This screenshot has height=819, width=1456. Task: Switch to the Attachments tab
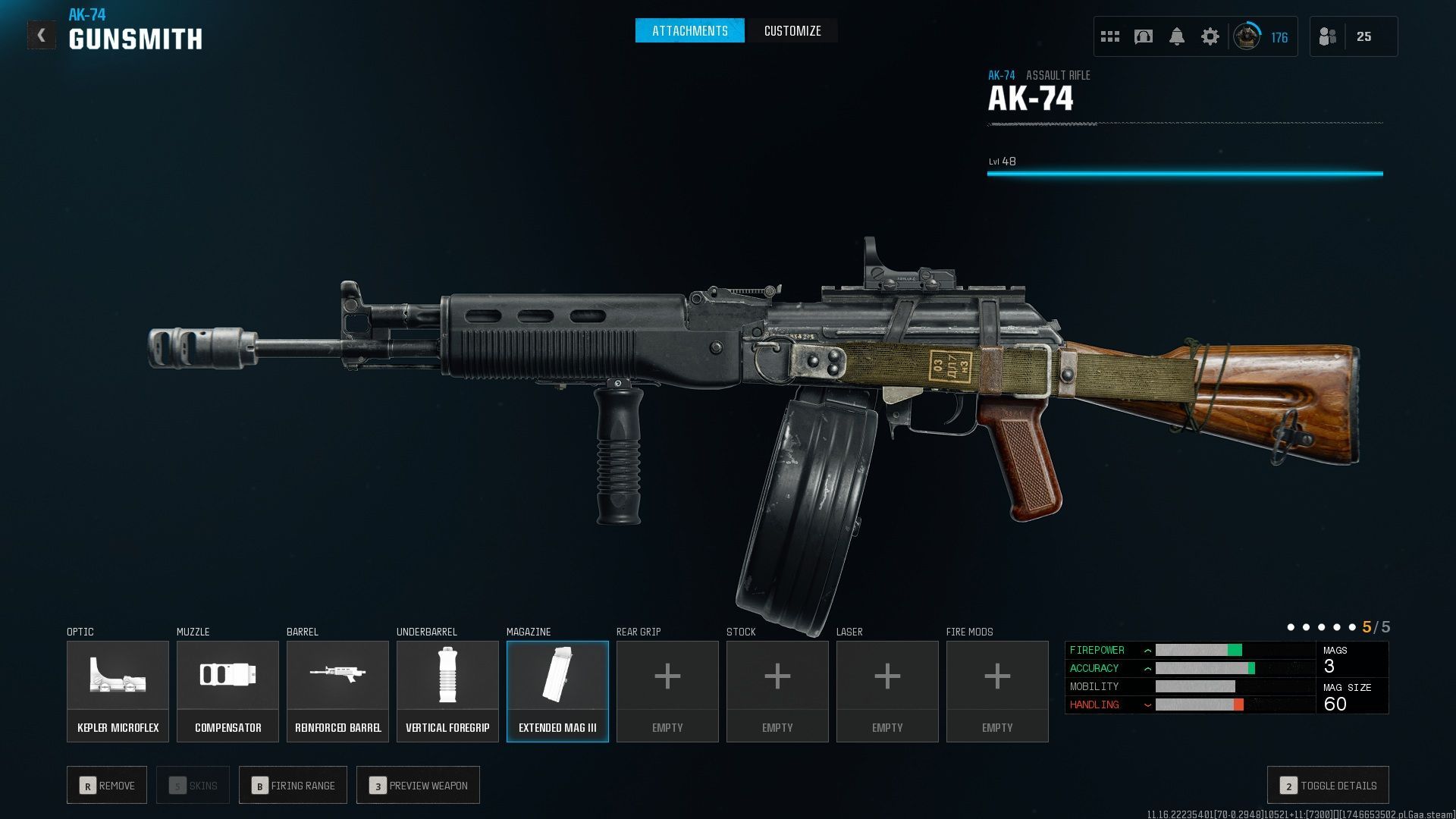(x=689, y=31)
